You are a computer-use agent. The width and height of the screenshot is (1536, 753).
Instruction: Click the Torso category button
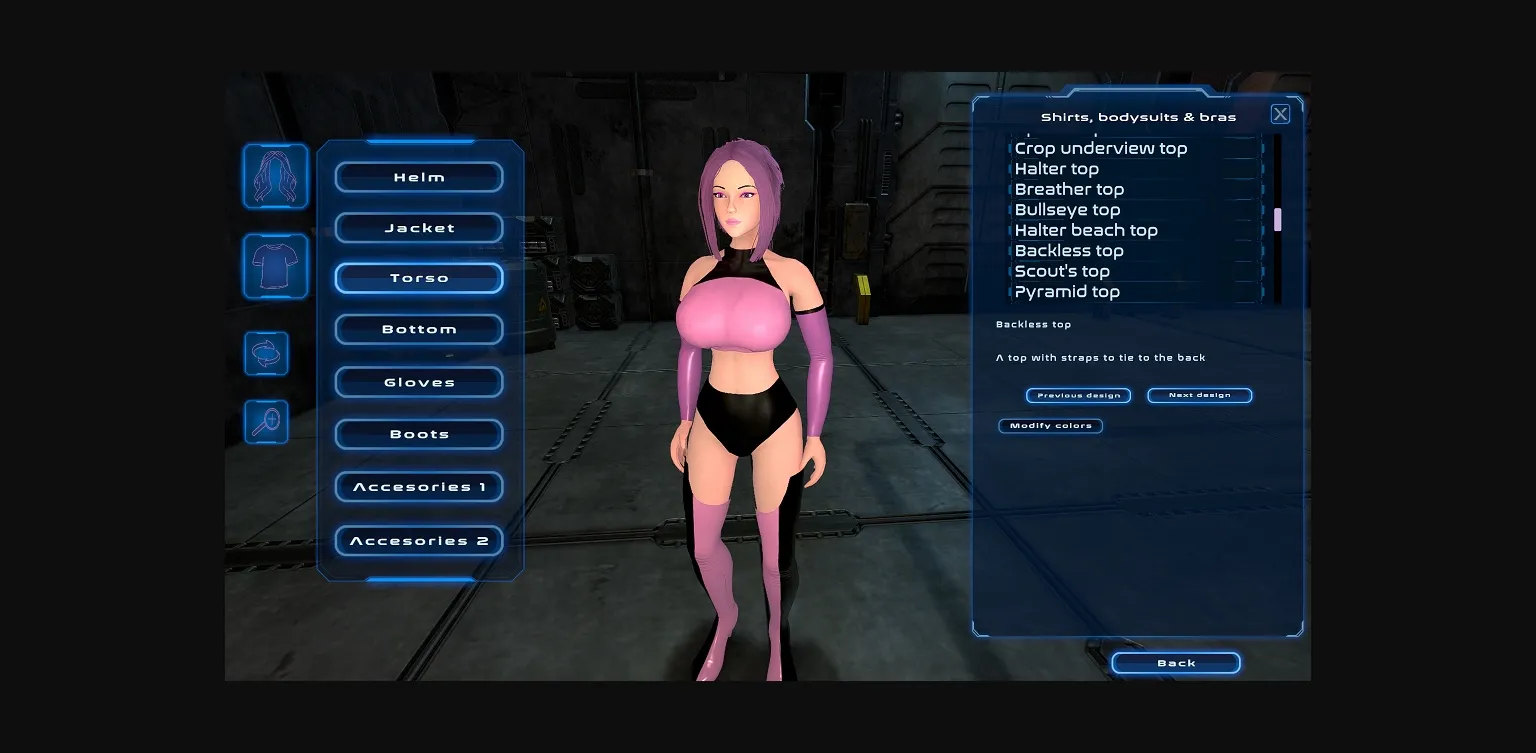(419, 277)
